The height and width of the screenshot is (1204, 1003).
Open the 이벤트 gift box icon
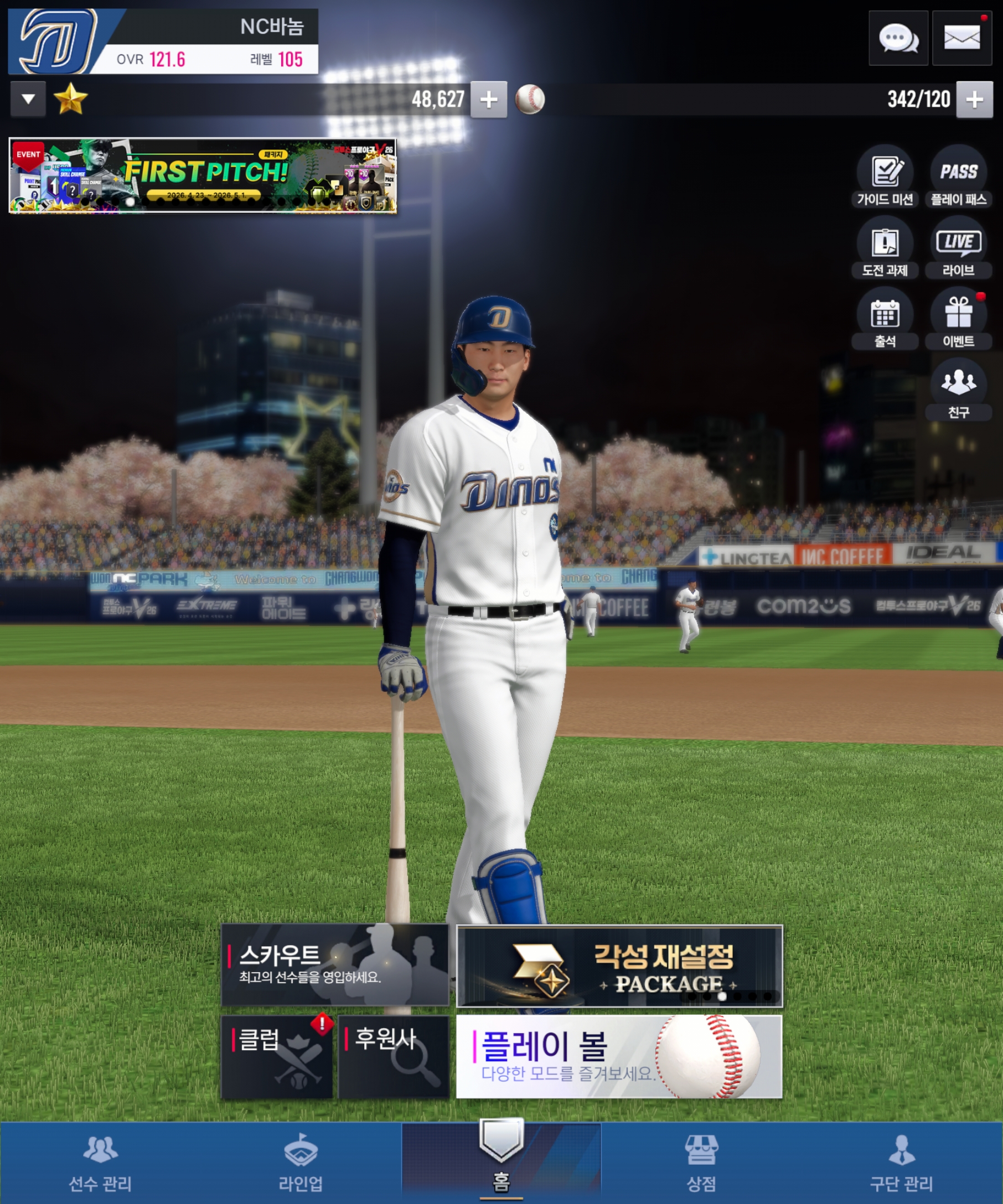(958, 318)
